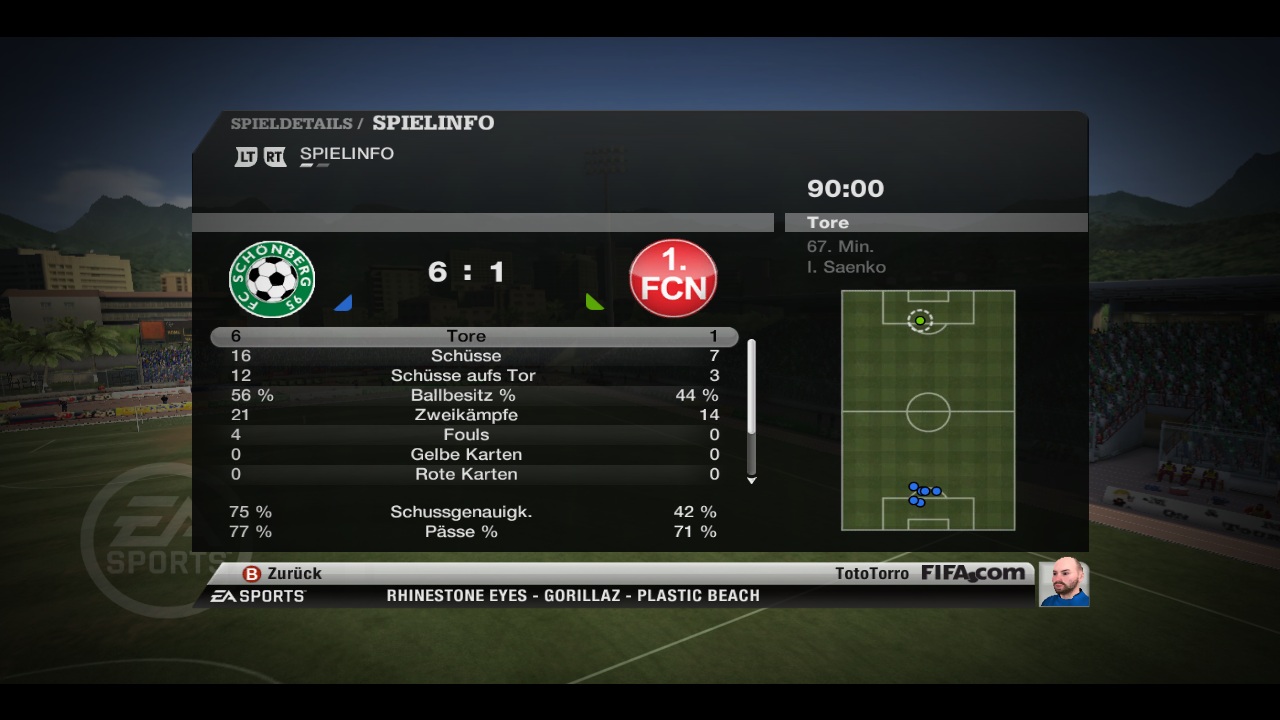Select the green goal marker on the pitch map
Image resolution: width=1280 pixels, height=720 pixels.
[920, 321]
